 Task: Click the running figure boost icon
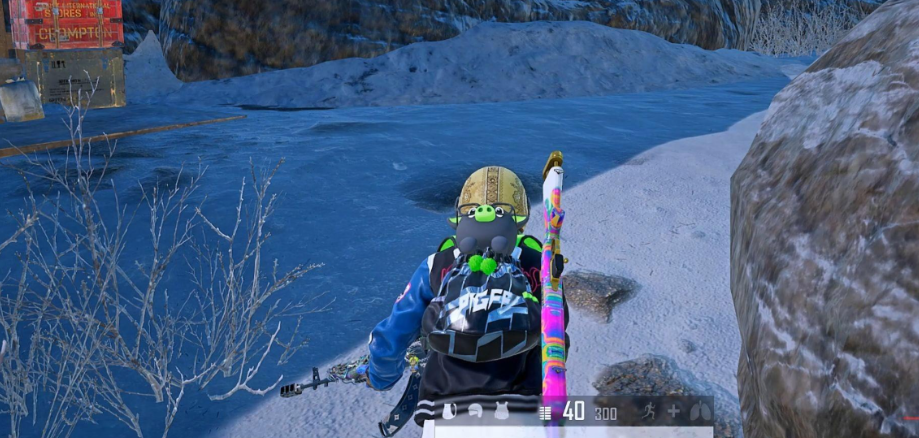click(x=649, y=411)
